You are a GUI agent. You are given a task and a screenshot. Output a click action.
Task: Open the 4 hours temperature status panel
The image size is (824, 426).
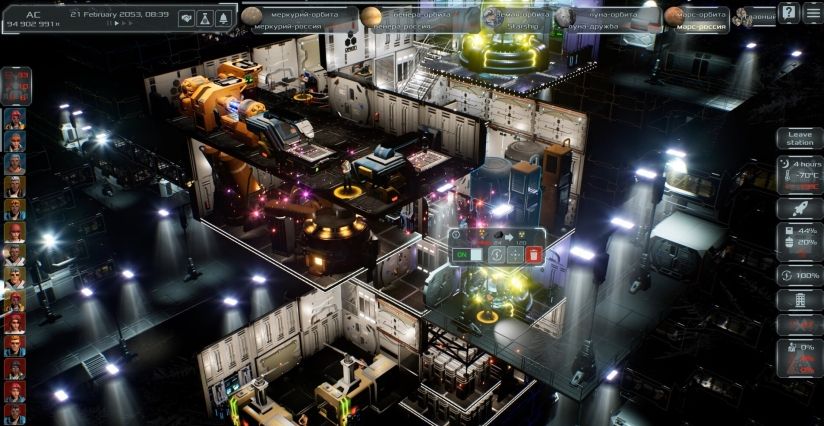pos(800,174)
